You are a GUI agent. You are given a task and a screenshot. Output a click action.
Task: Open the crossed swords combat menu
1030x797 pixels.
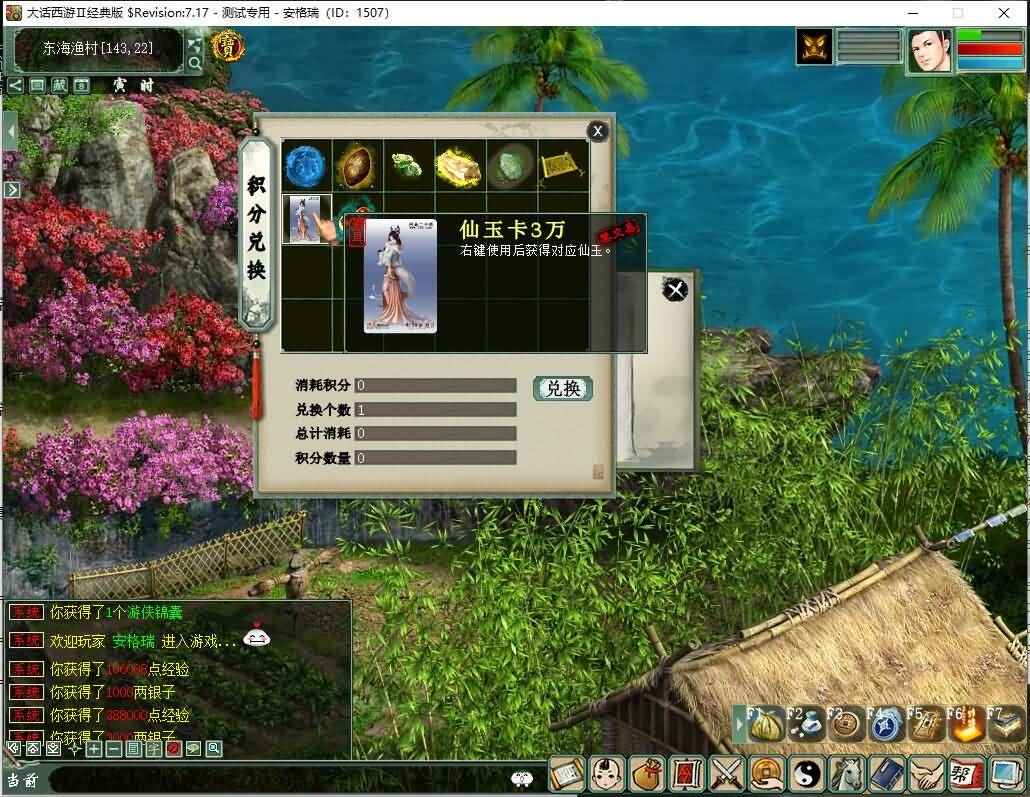pos(724,773)
